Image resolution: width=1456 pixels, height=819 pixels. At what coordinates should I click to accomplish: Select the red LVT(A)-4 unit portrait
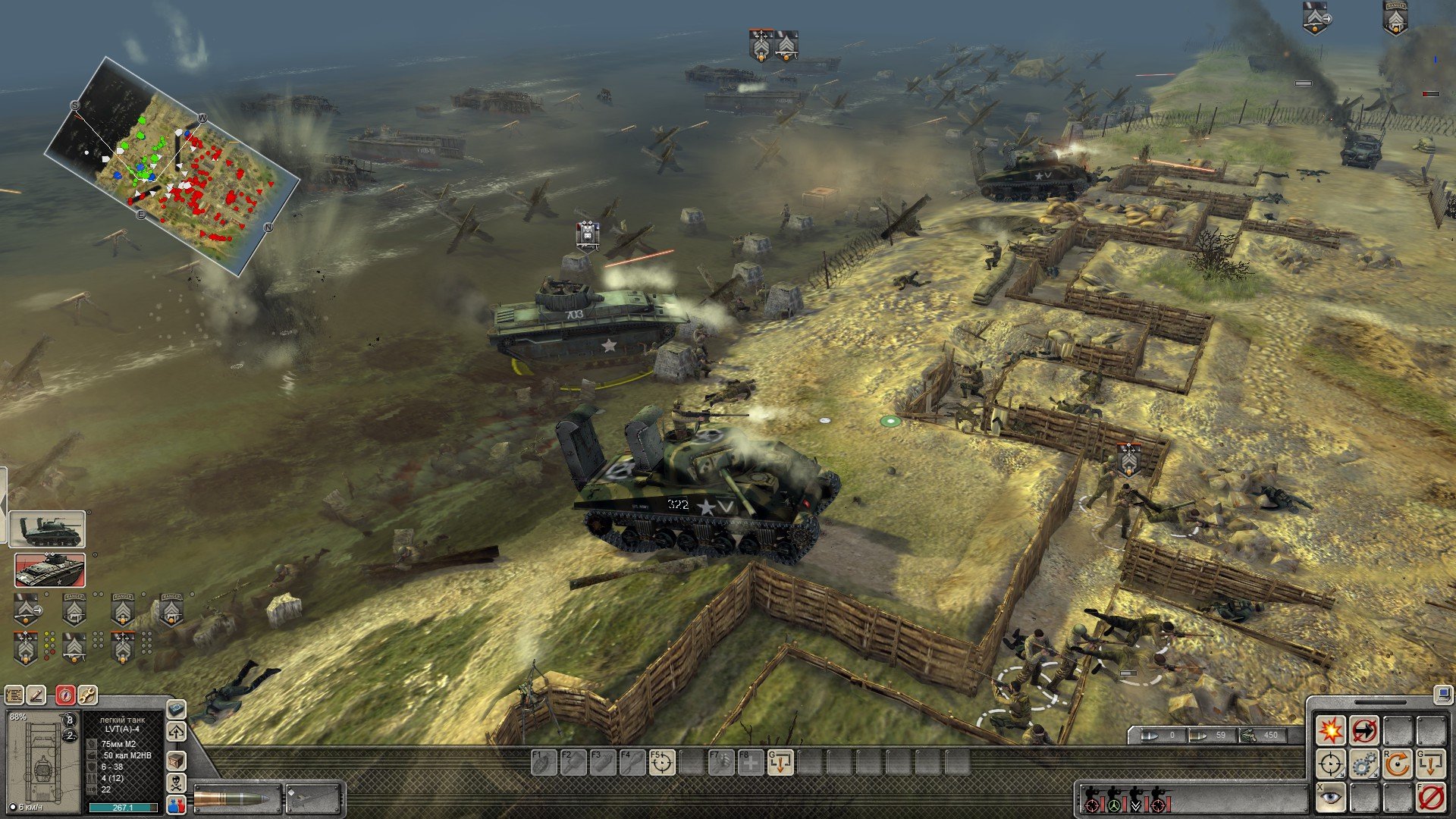pos(50,570)
